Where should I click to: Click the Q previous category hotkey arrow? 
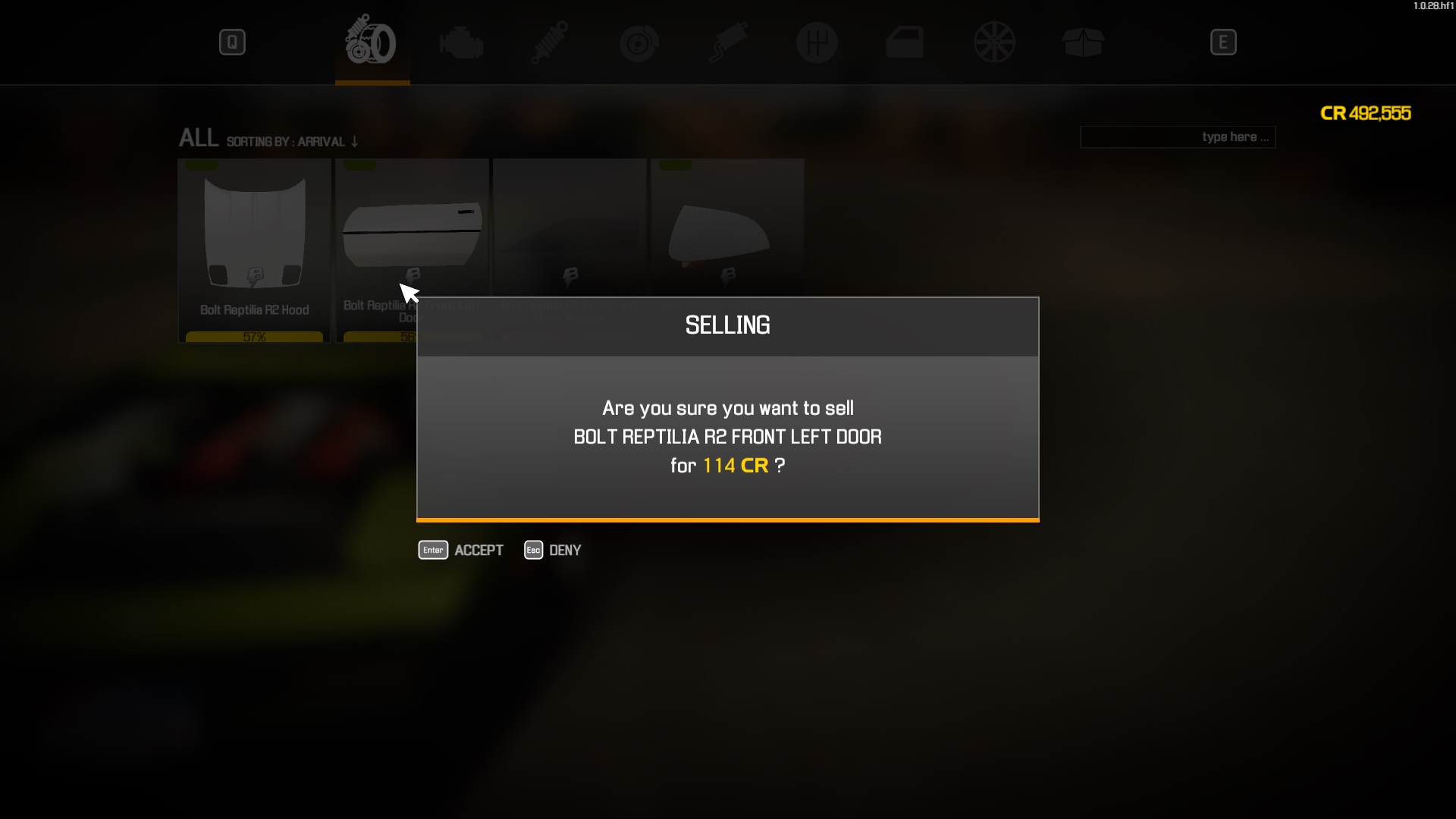click(x=232, y=42)
